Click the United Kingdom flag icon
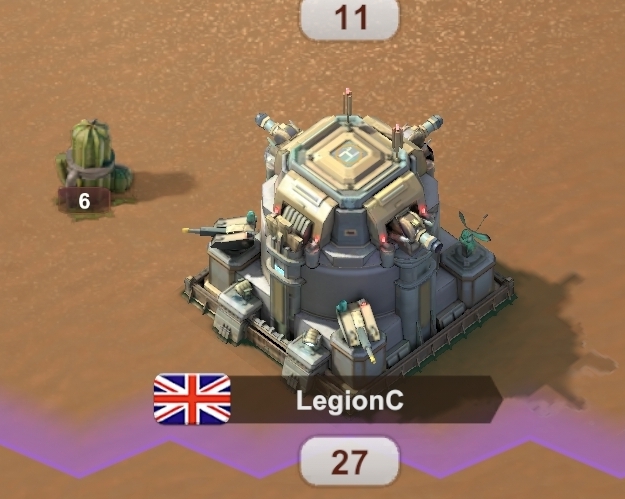This screenshot has width=625, height=499. [x=192, y=399]
